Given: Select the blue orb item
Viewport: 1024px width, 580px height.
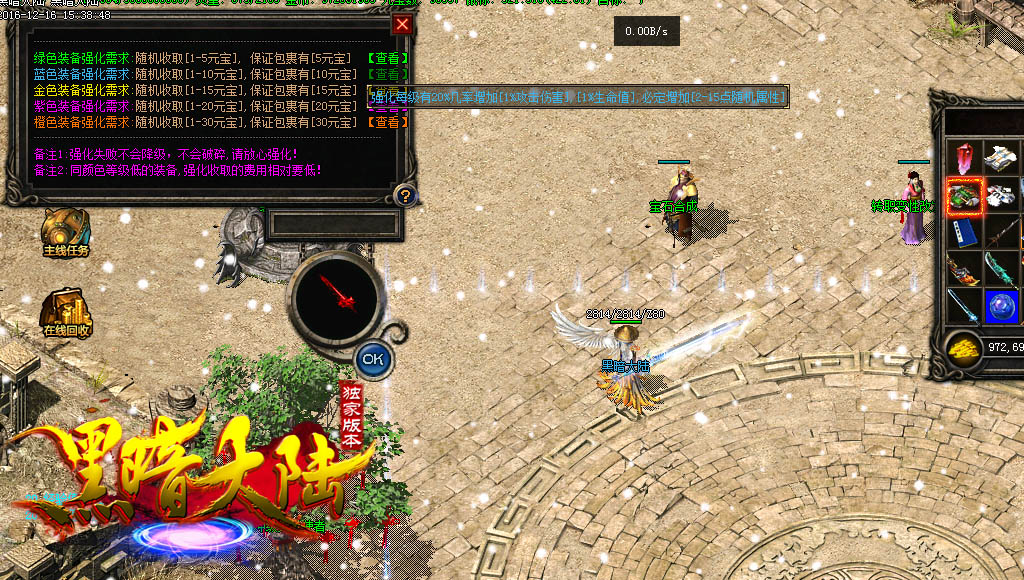Looking at the screenshot, I should click(x=1001, y=306).
